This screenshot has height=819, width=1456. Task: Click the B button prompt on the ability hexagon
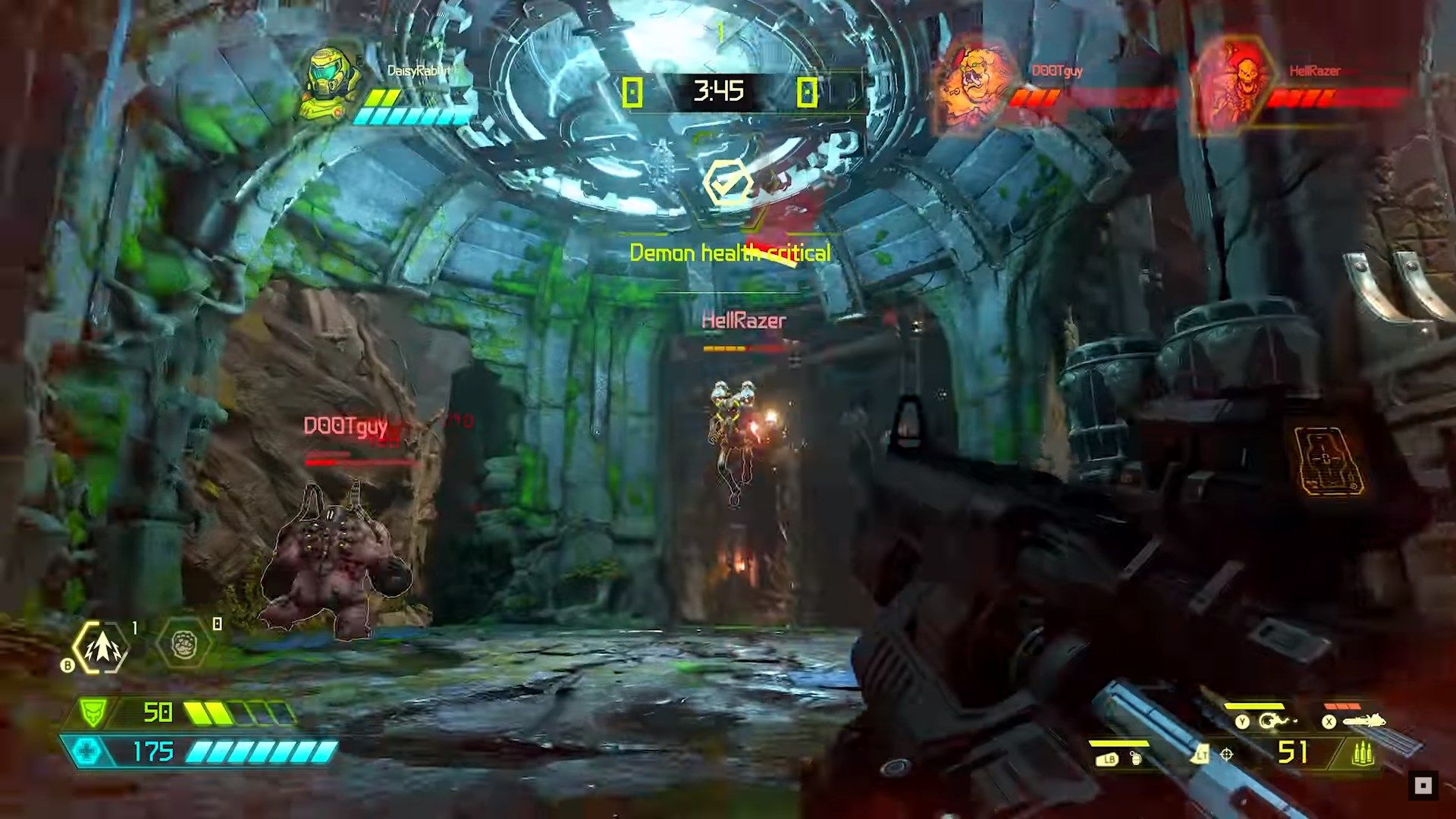click(x=67, y=664)
